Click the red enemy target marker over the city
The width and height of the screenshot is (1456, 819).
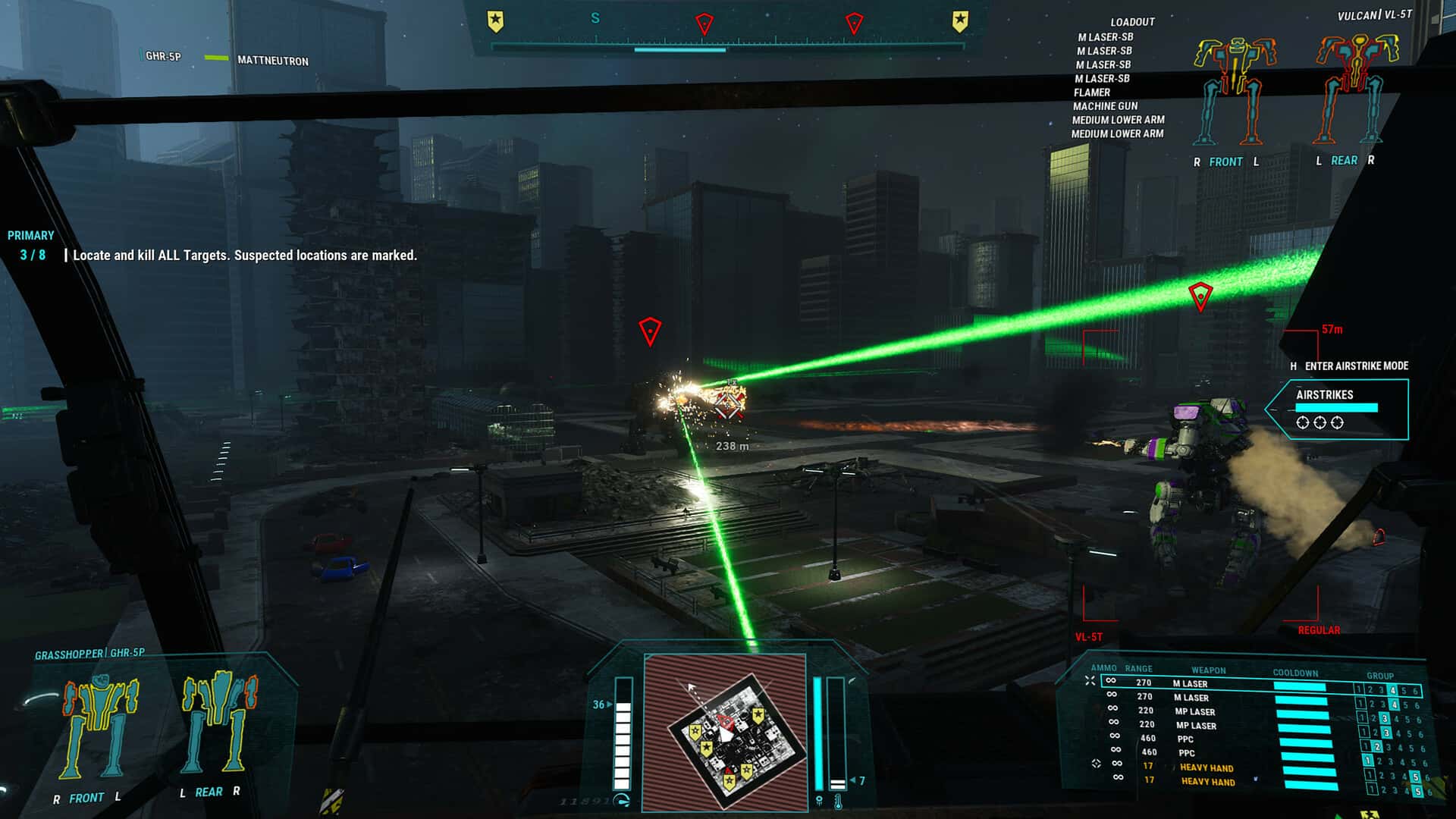tap(651, 329)
